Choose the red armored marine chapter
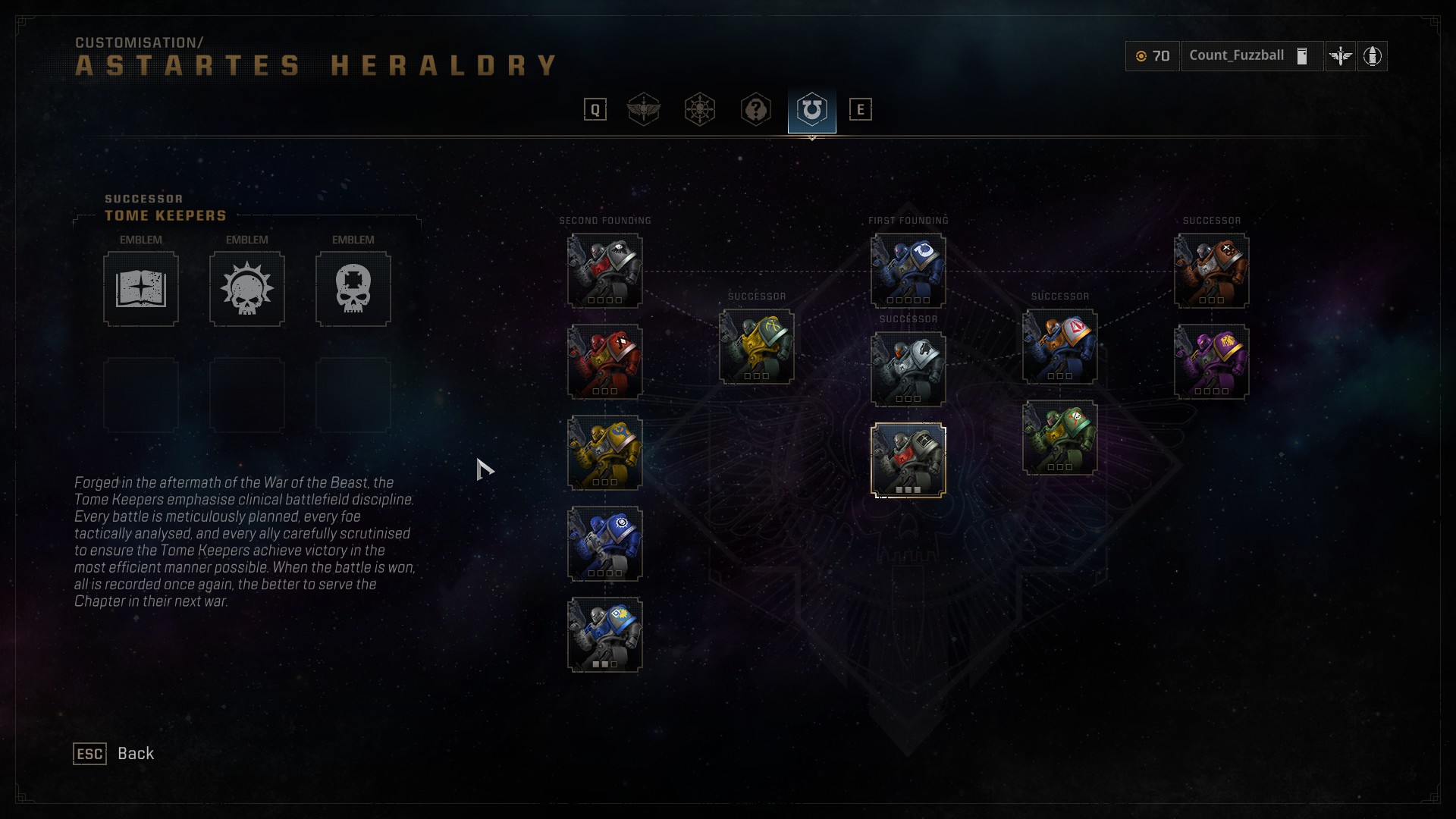This screenshot has height=819, width=1456. tap(604, 362)
